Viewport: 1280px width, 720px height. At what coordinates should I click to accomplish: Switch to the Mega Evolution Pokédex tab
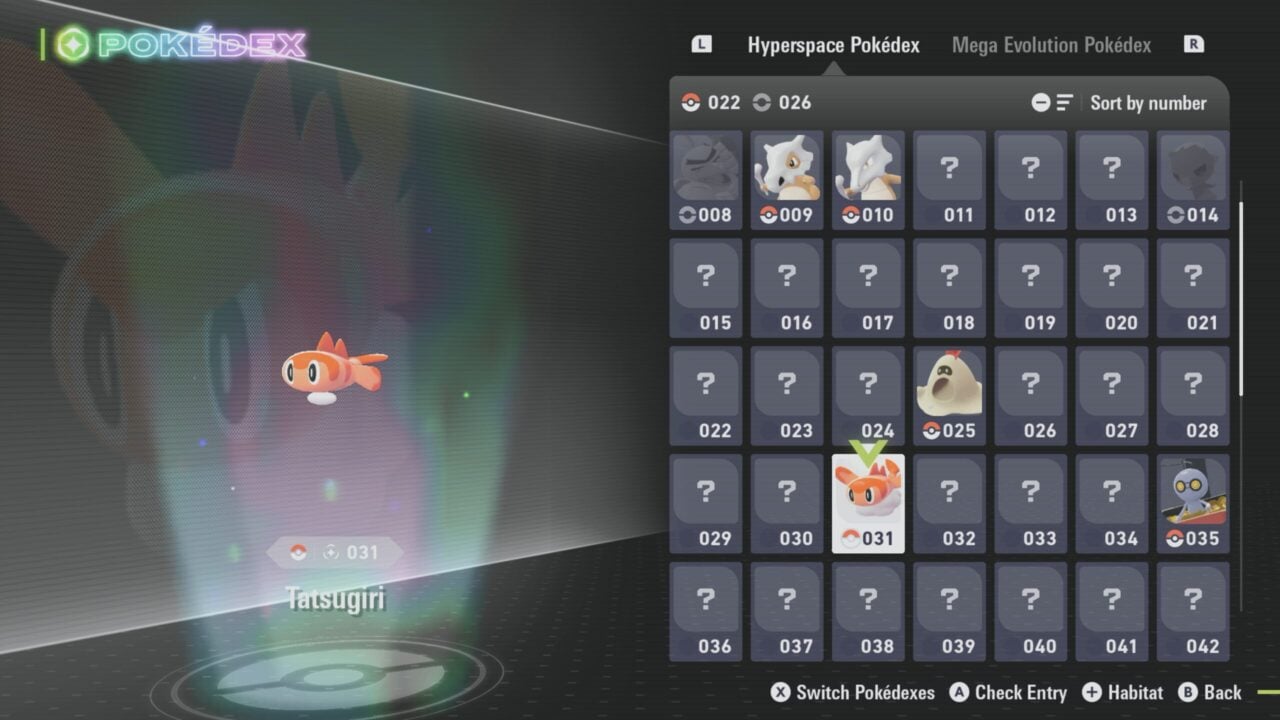click(1050, 45)
